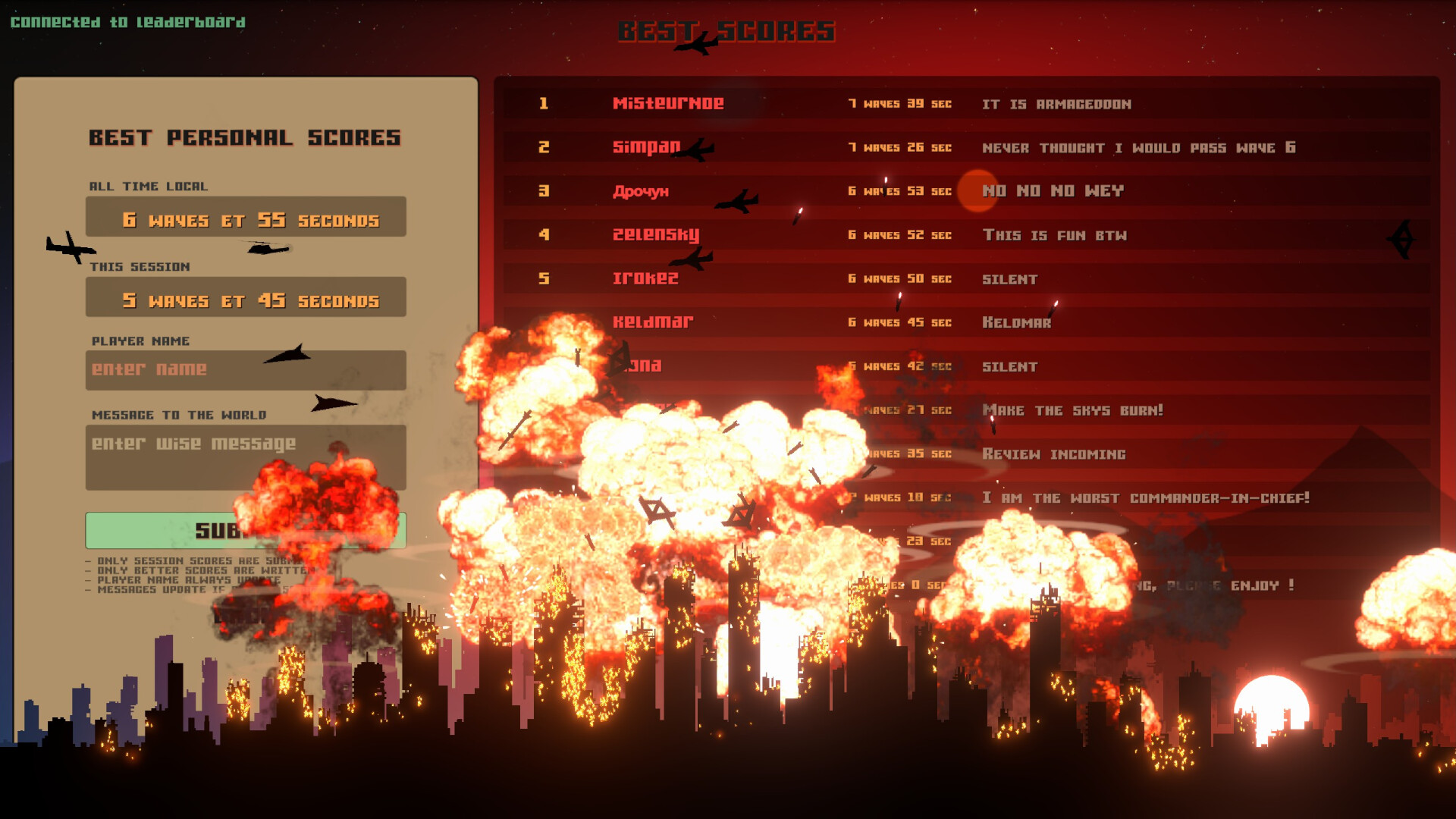This screenshot has height=819, width=1456.
Task: Select MisteurNoe at rank 1 on the leaderboard
Action: pos(669,103)
